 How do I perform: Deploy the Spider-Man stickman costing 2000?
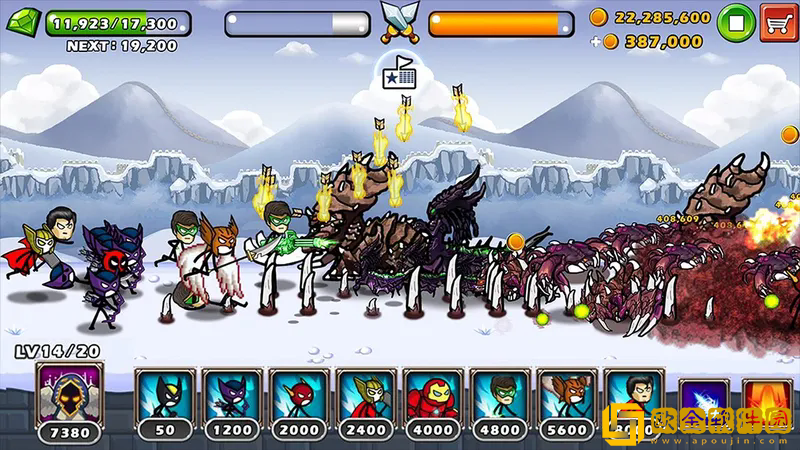(299, 397)
